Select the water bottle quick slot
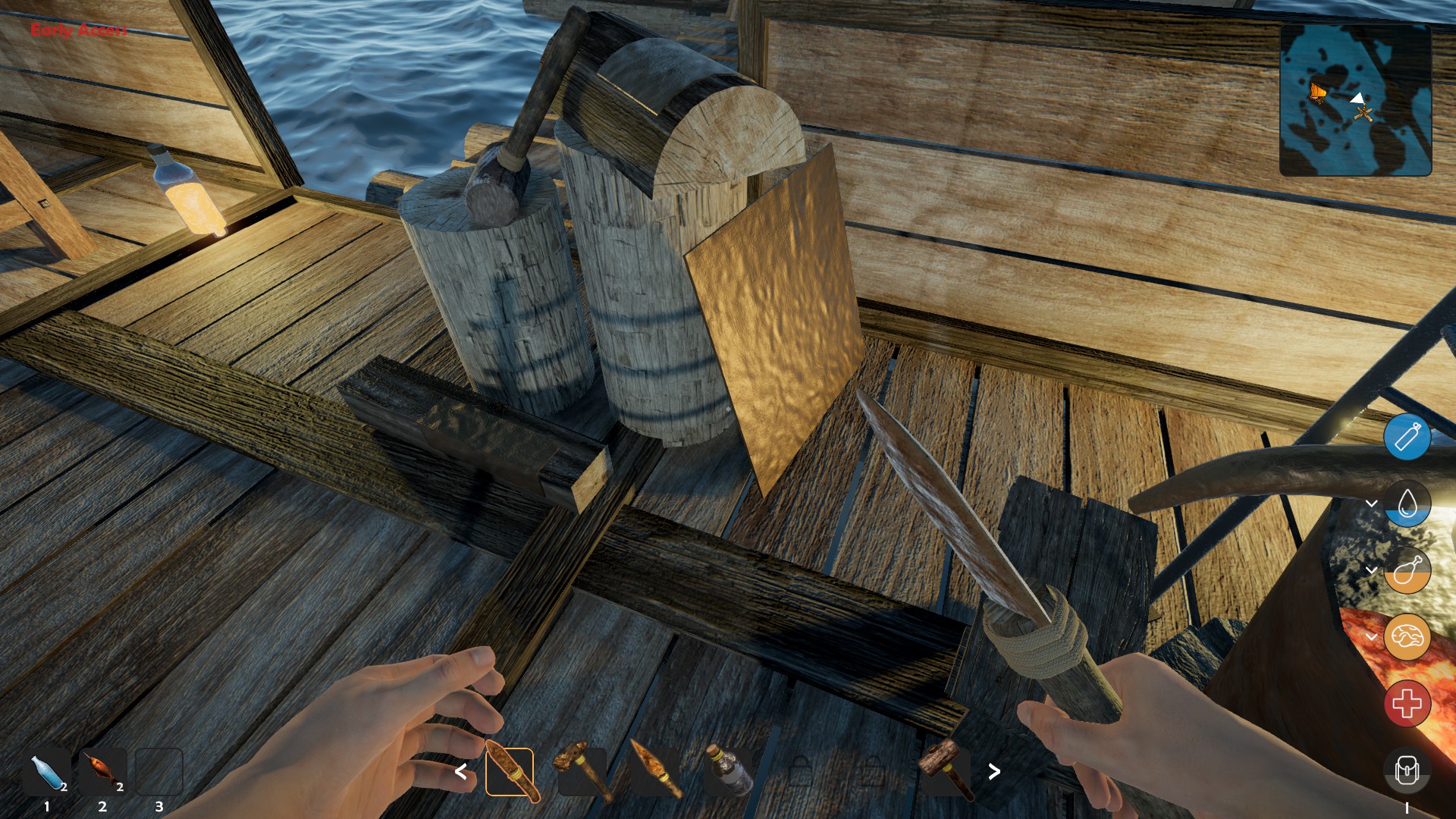The height and width of the screenshot is (819, 1456). (48, 772)
